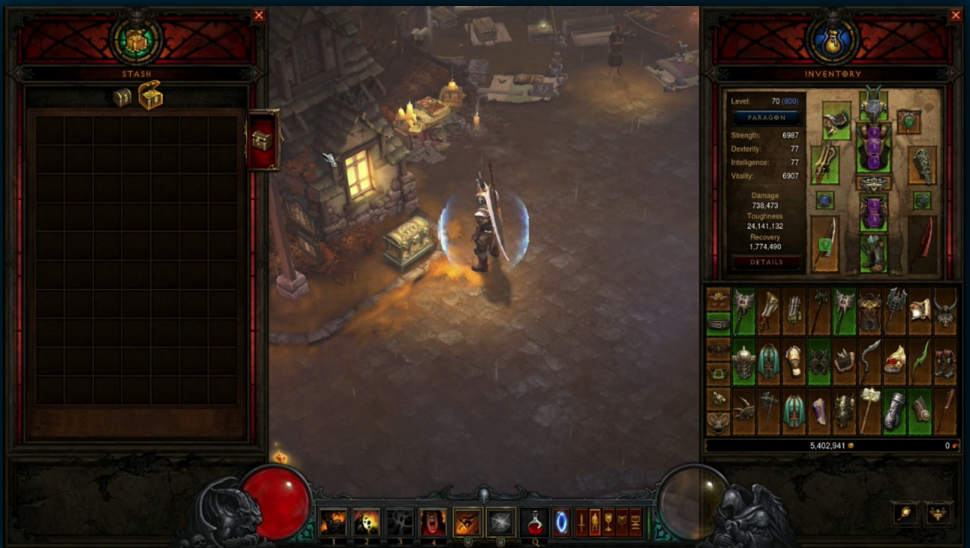970x548 pixels.
Task: Select the equipped helmet slot
Action: pos(873,102)
